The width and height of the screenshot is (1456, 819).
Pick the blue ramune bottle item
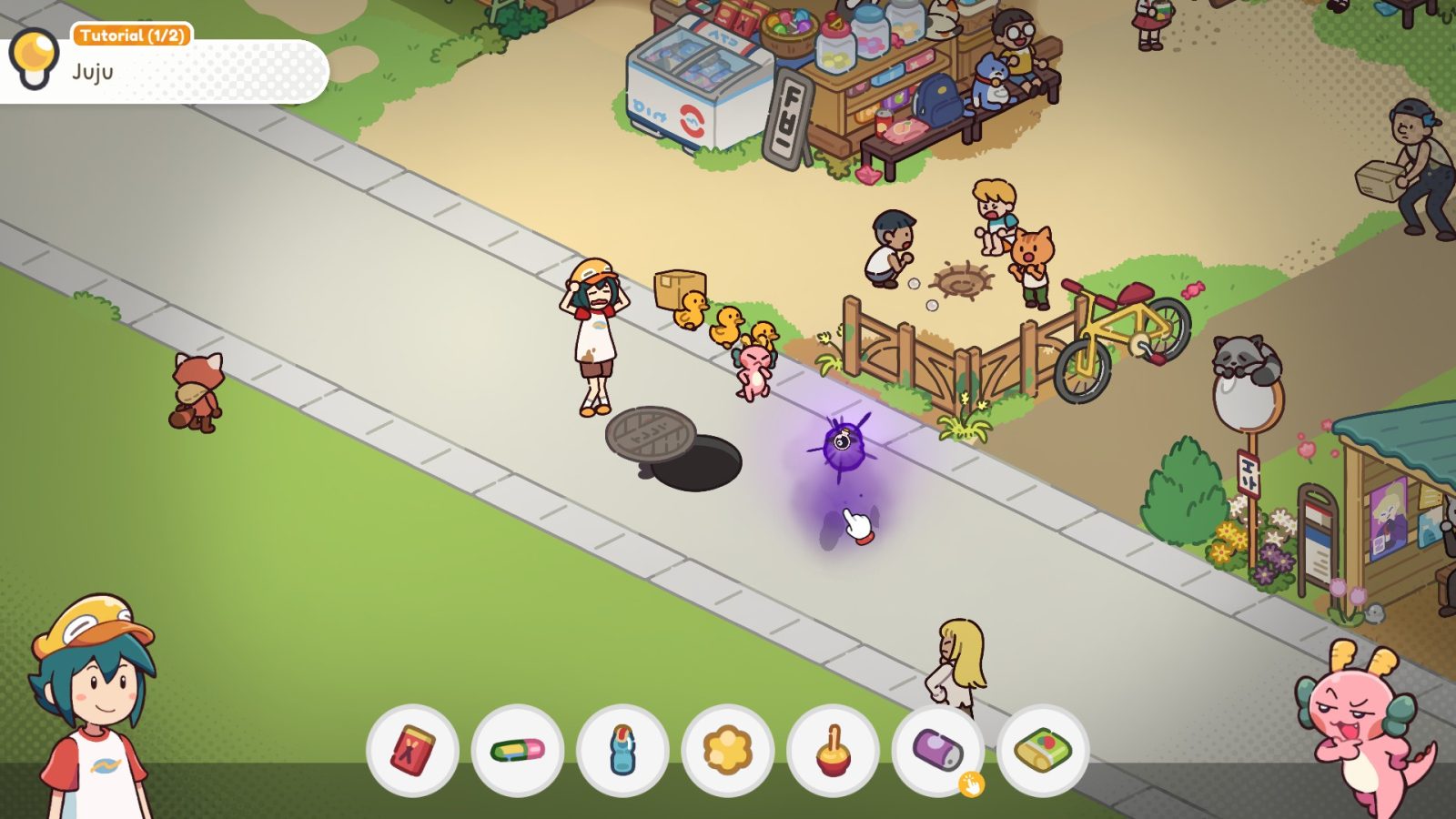620,748
